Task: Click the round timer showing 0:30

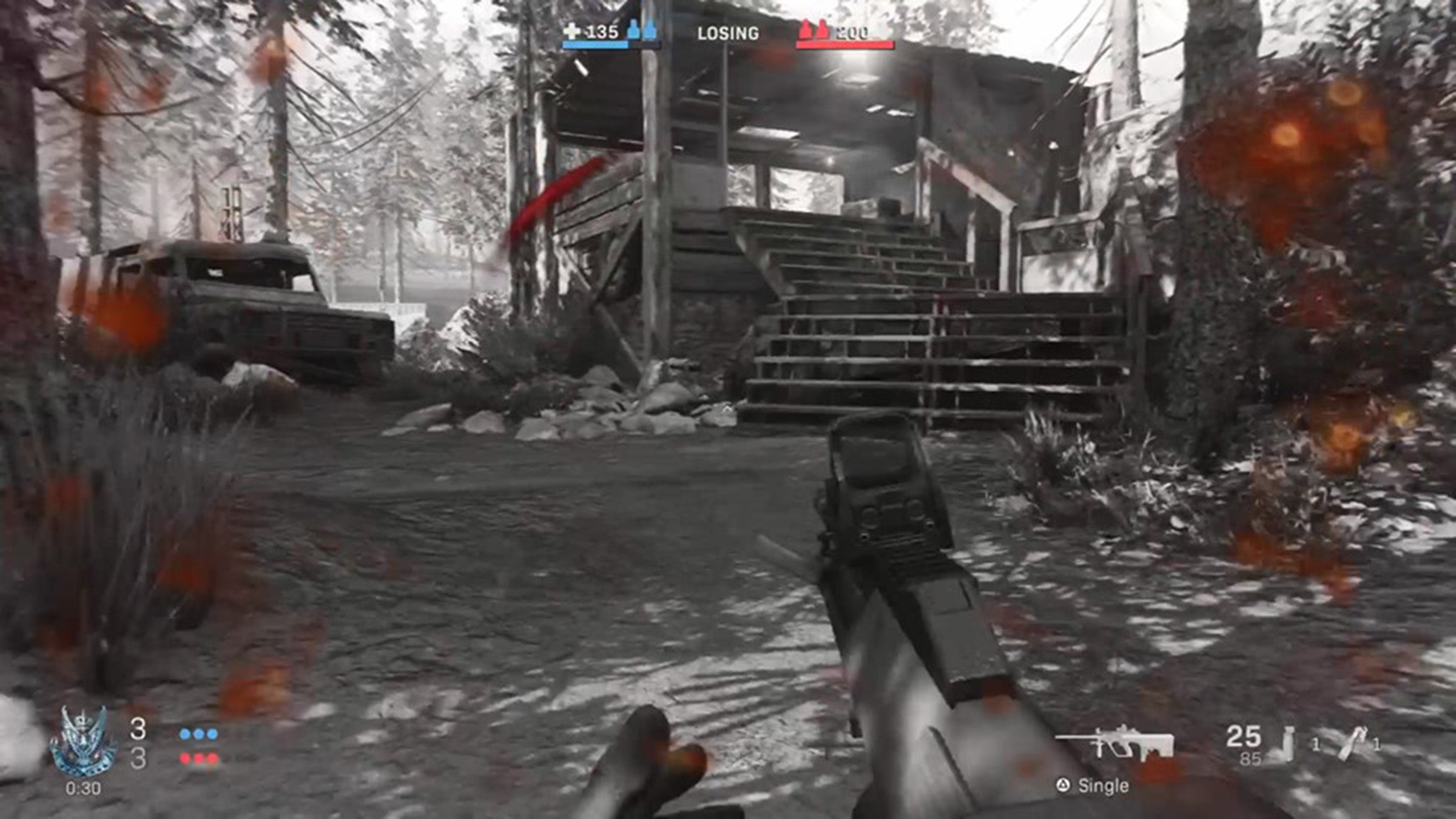Action: (x=84, y=787)
